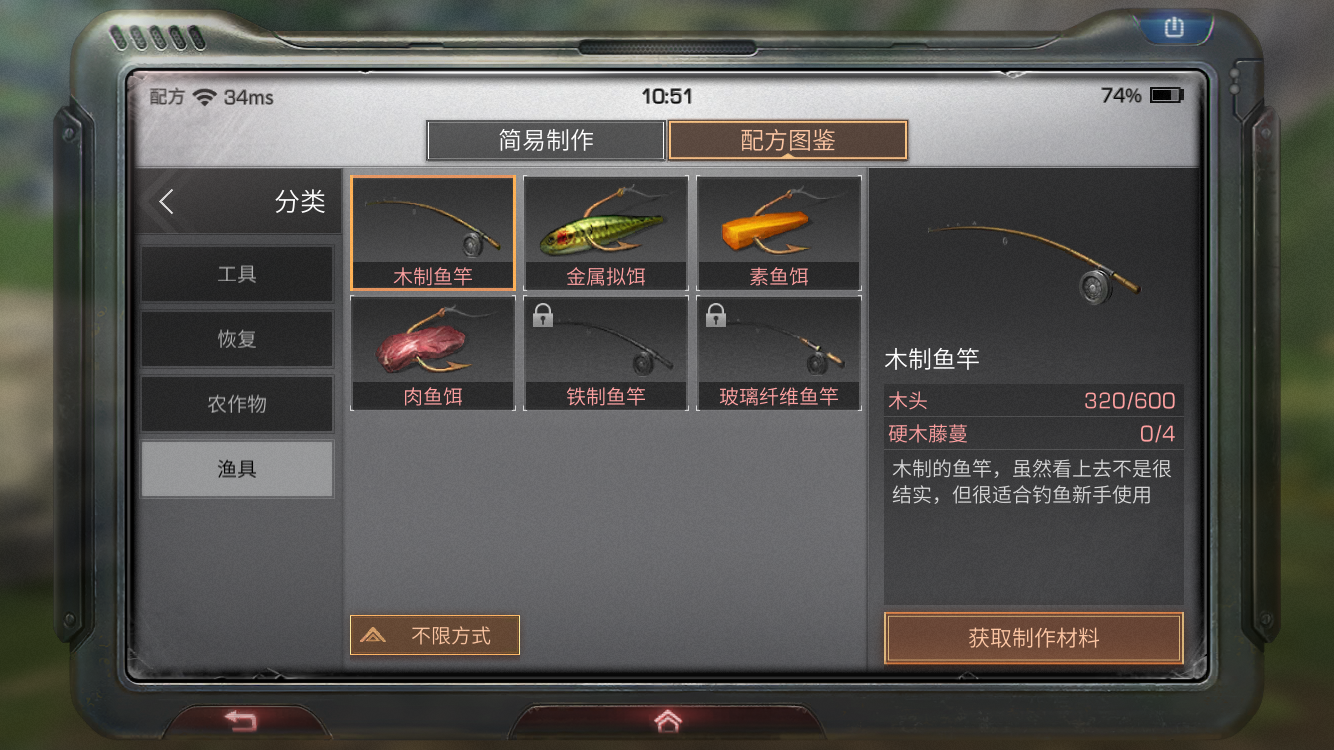The height and width of the screenshot is (750, 1334).
Task: Switch to the 工具 tools category
Action: pyautogui.click(x=237, y=275)
